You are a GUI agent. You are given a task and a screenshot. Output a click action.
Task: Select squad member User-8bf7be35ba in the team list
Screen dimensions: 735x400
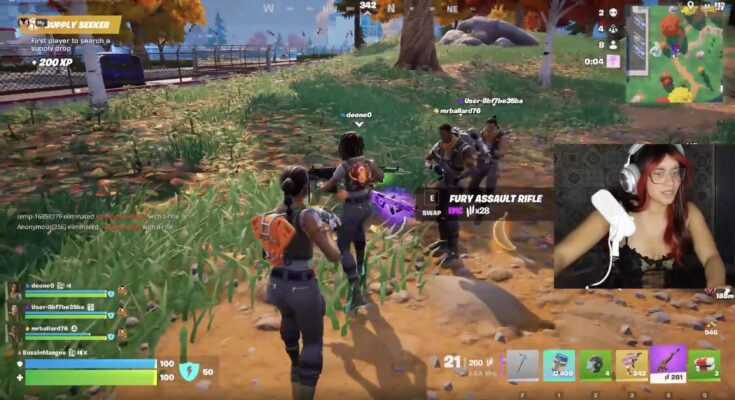[x=60, y=308]
